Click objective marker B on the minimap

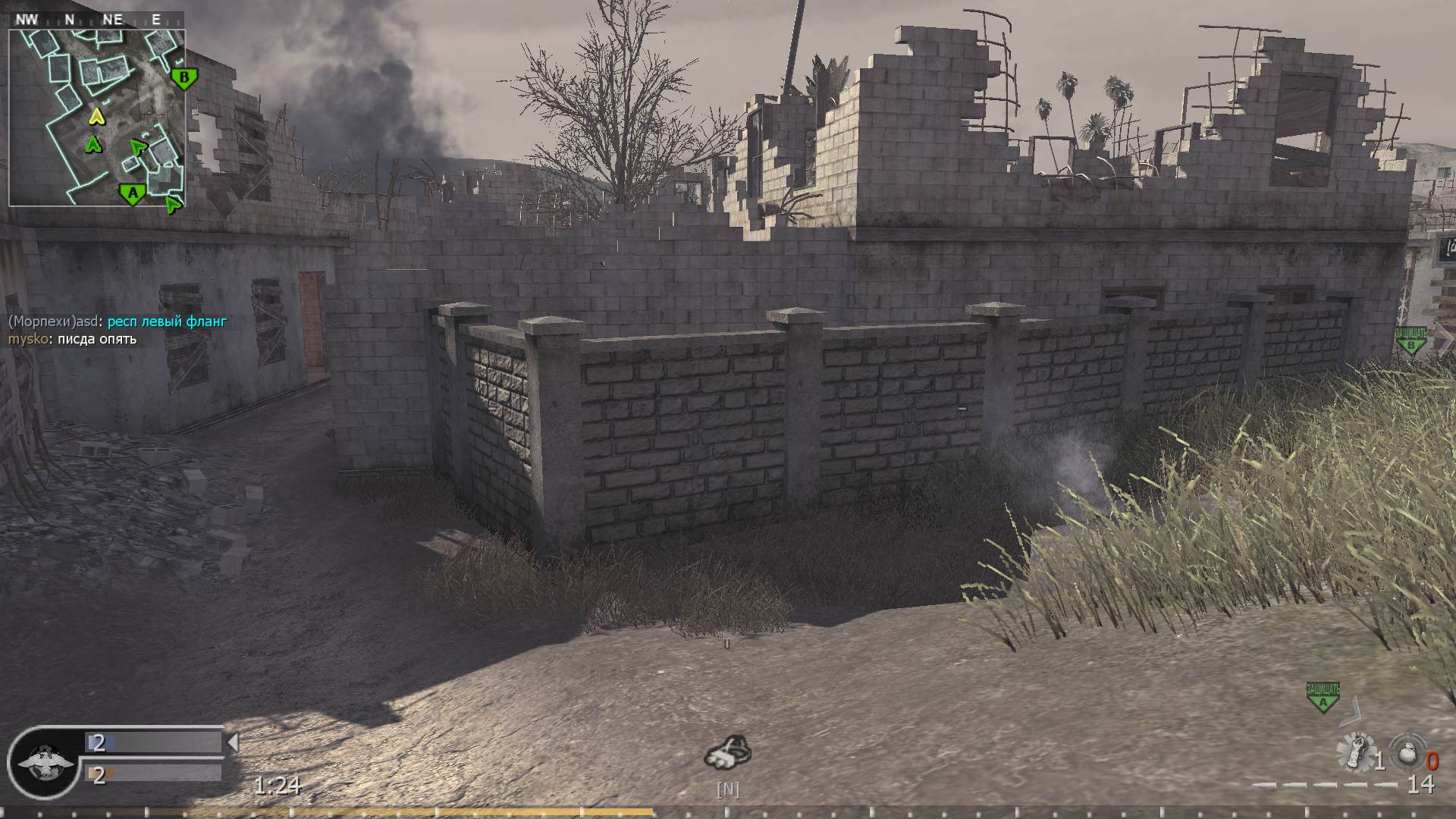tap(184, 76)
